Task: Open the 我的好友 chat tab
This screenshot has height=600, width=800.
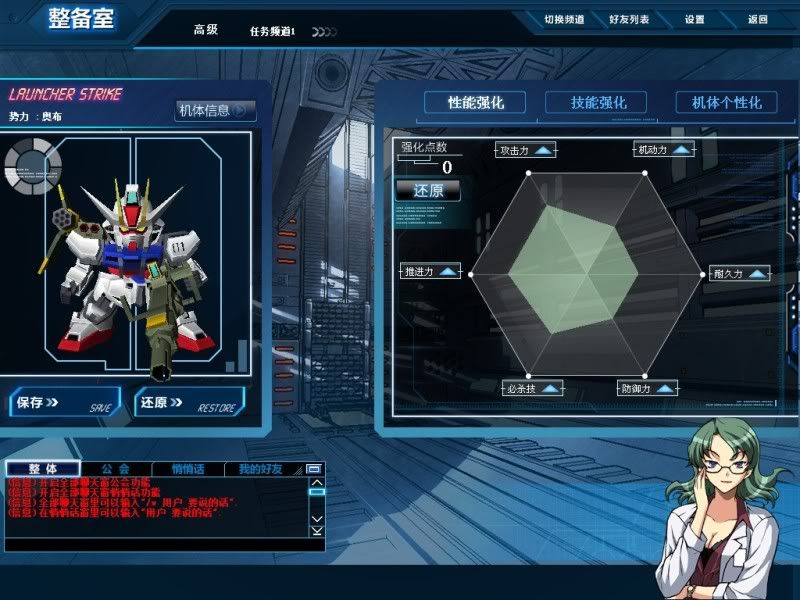Action: tap(260, 468)
